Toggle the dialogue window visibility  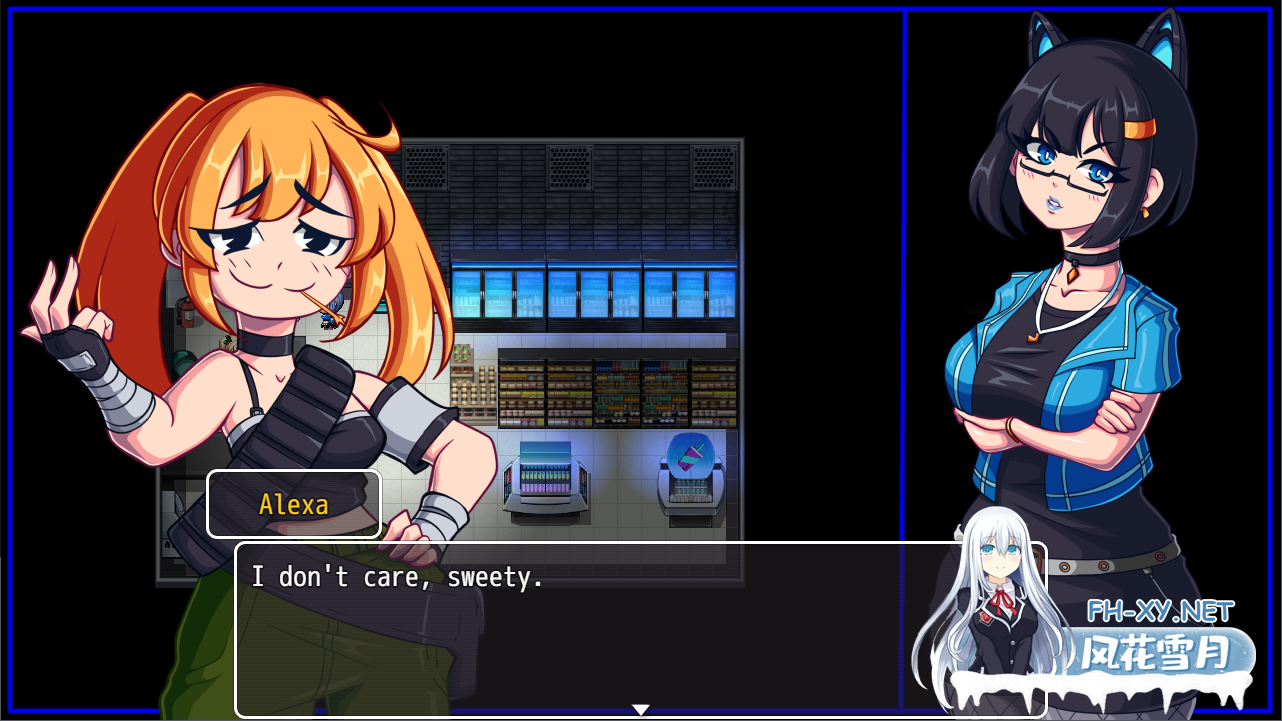pyautogui.click(x=640, y=630)
